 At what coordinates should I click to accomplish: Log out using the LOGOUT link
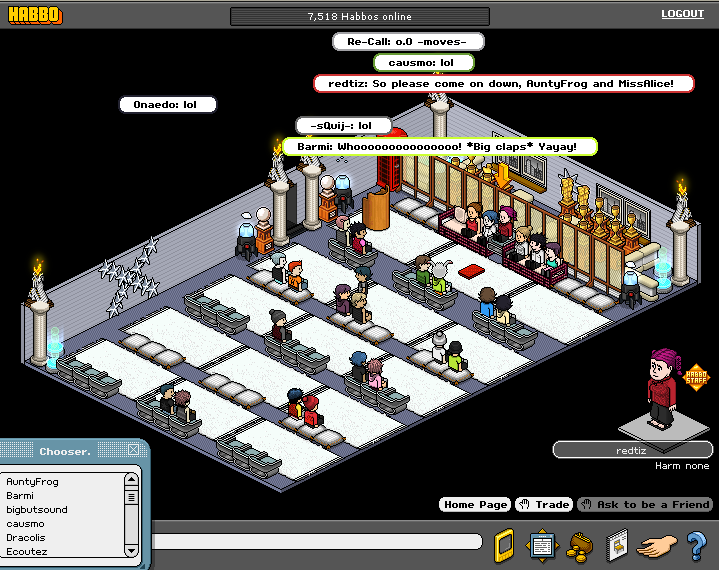(x=682, y=14)
